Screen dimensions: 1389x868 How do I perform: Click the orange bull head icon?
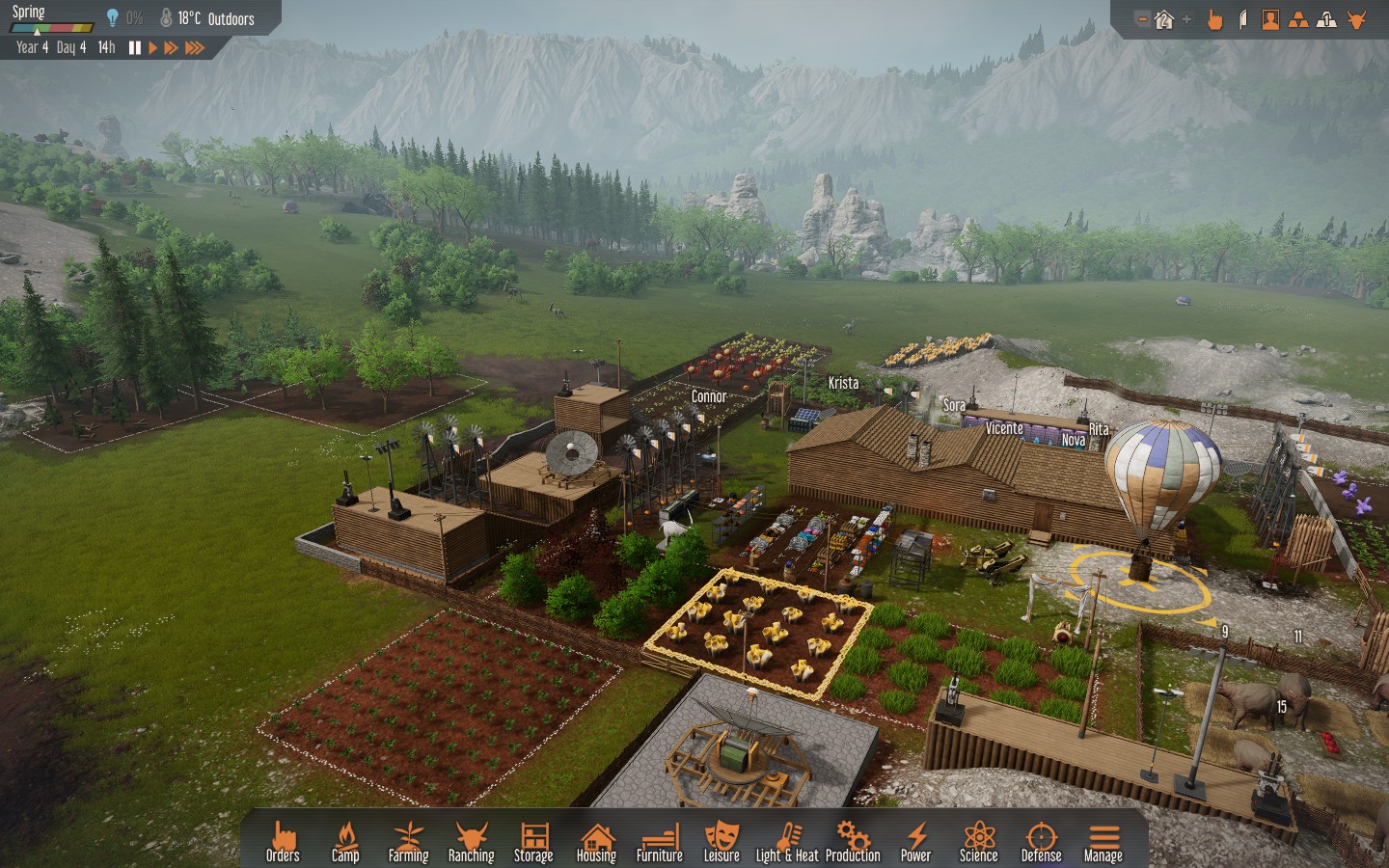click(x=1357, y=19)
